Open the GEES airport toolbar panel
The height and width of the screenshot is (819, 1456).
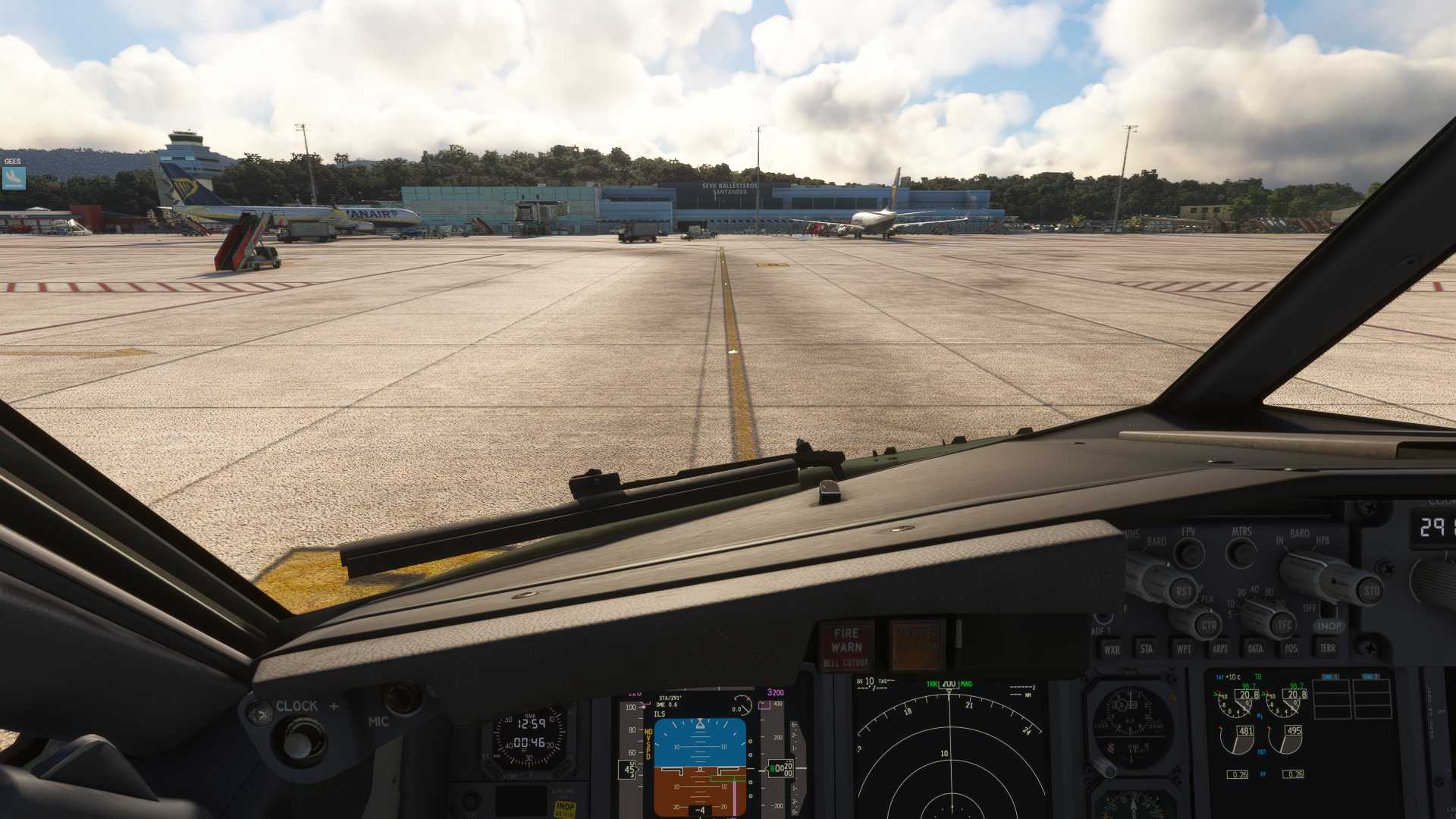14,176
